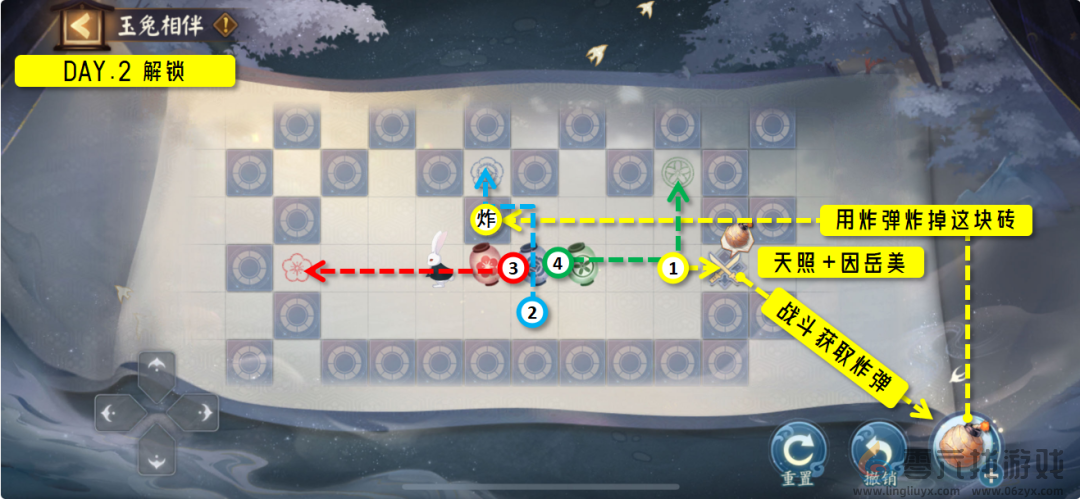Move up with the D-pad arrow
This screenshot has height=499, width=1080.
coord(156,367)
